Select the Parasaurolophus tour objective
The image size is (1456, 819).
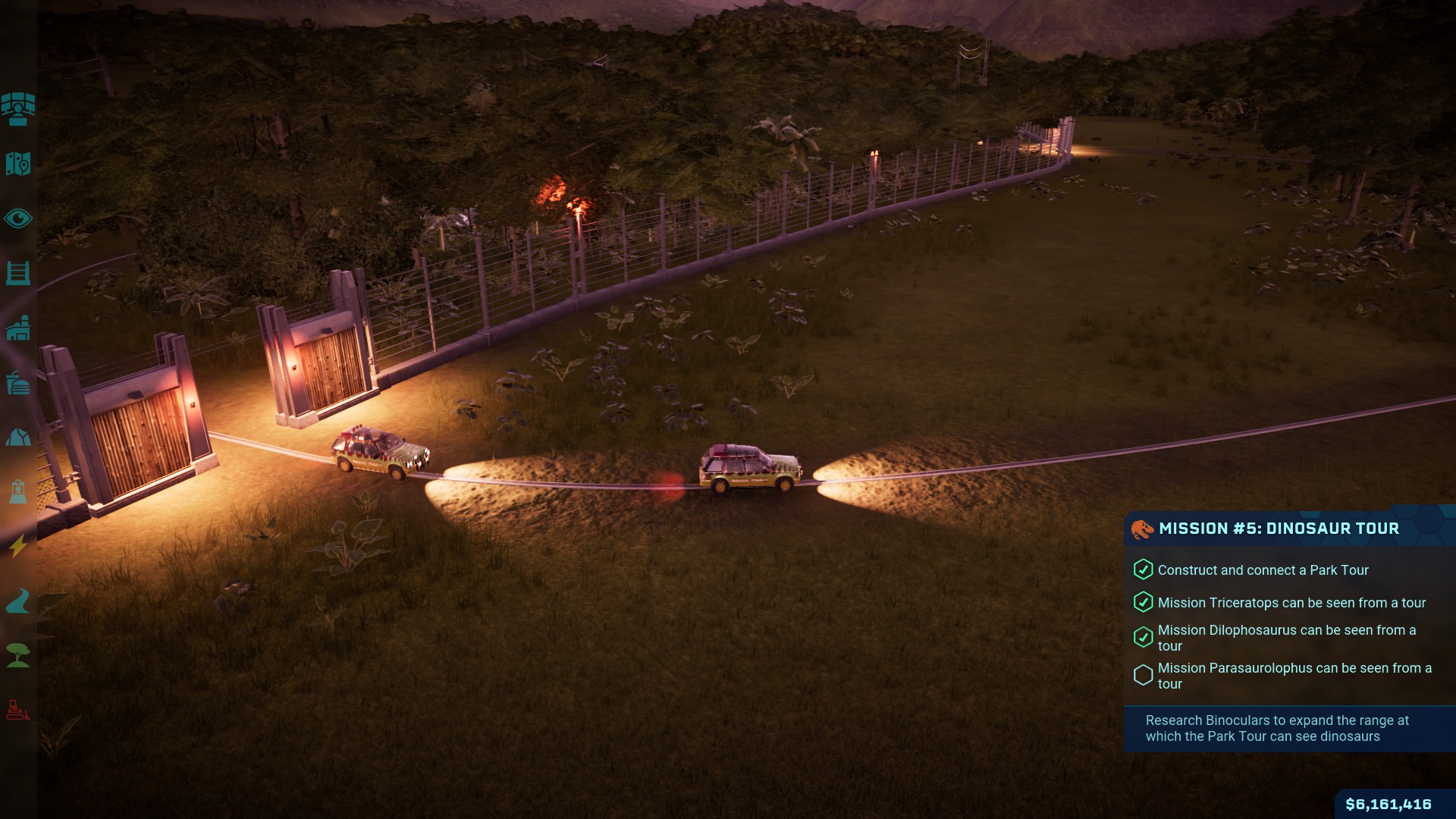[1294, 676]
